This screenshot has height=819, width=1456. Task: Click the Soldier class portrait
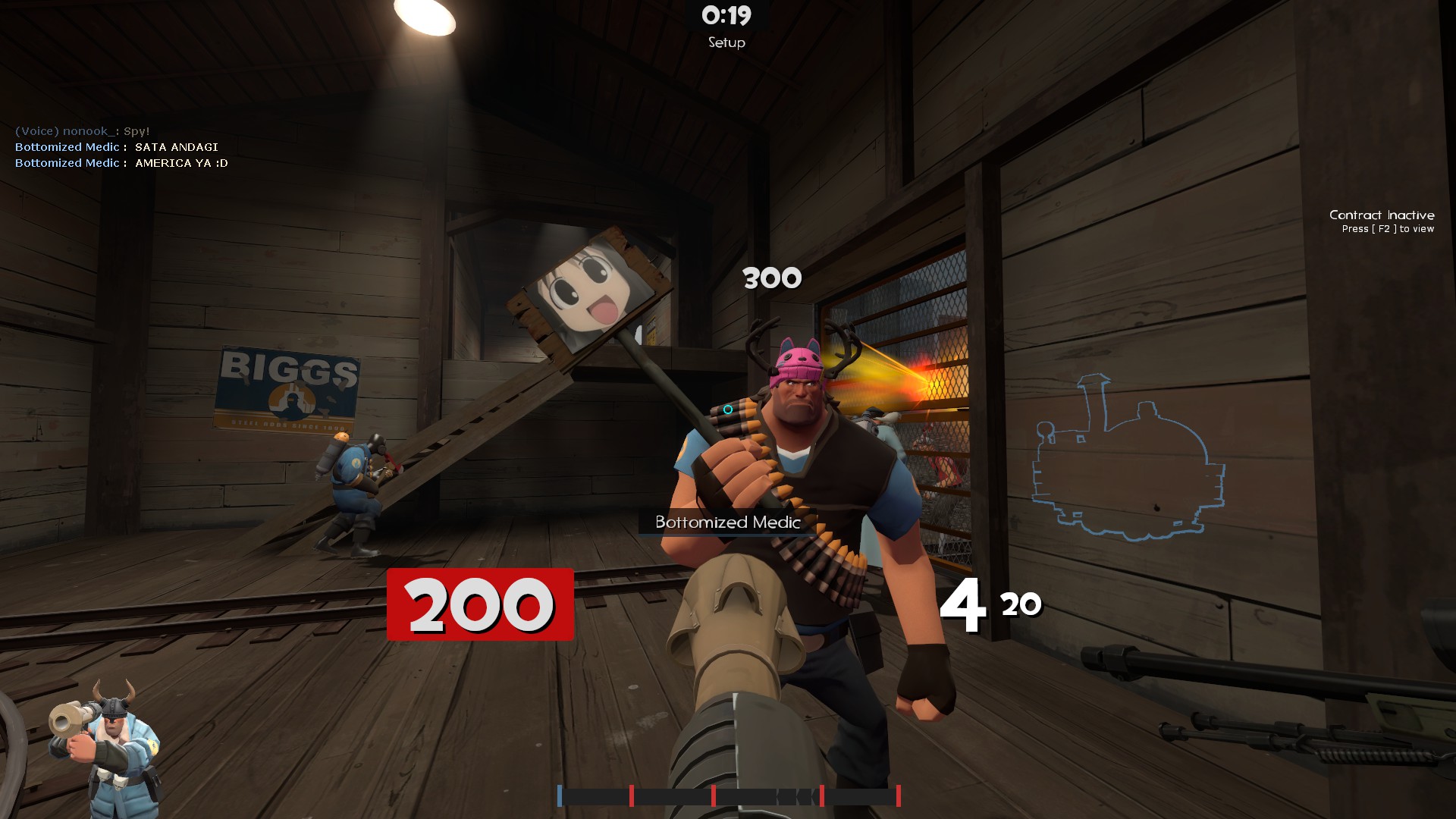(x=105, y=747)
